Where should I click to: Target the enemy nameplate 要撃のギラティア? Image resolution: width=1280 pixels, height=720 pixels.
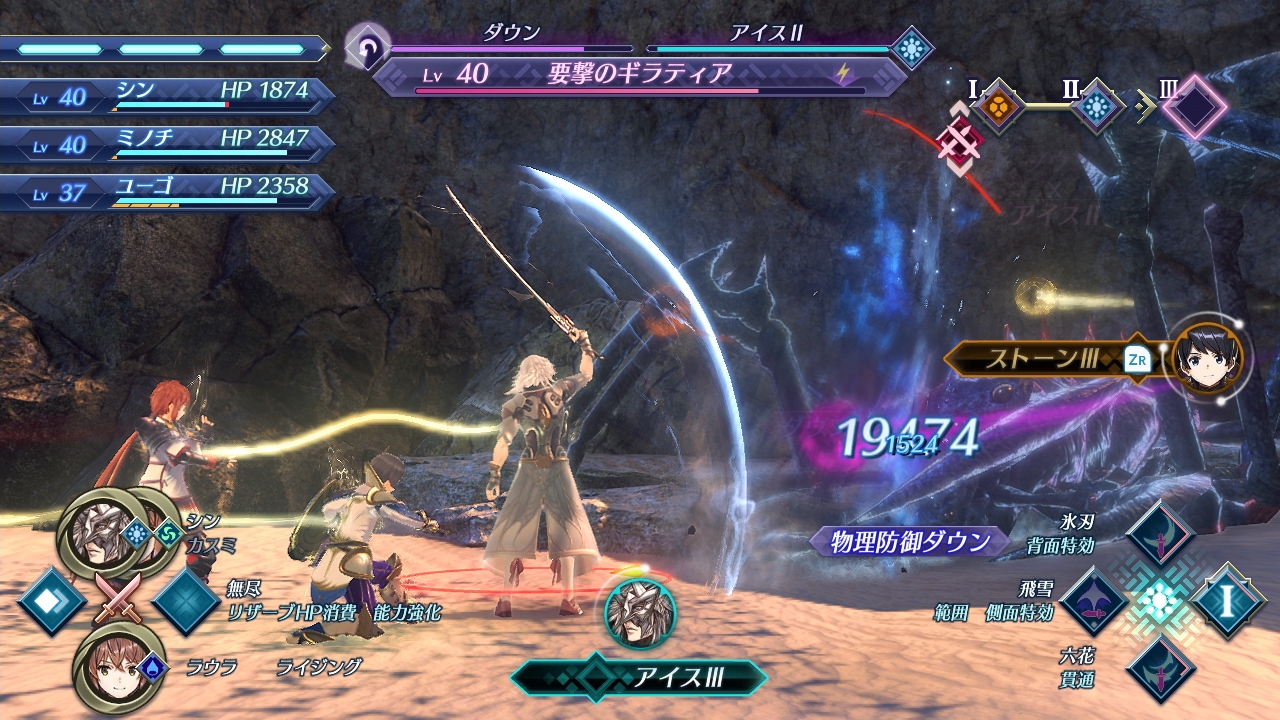coord(640,74)
